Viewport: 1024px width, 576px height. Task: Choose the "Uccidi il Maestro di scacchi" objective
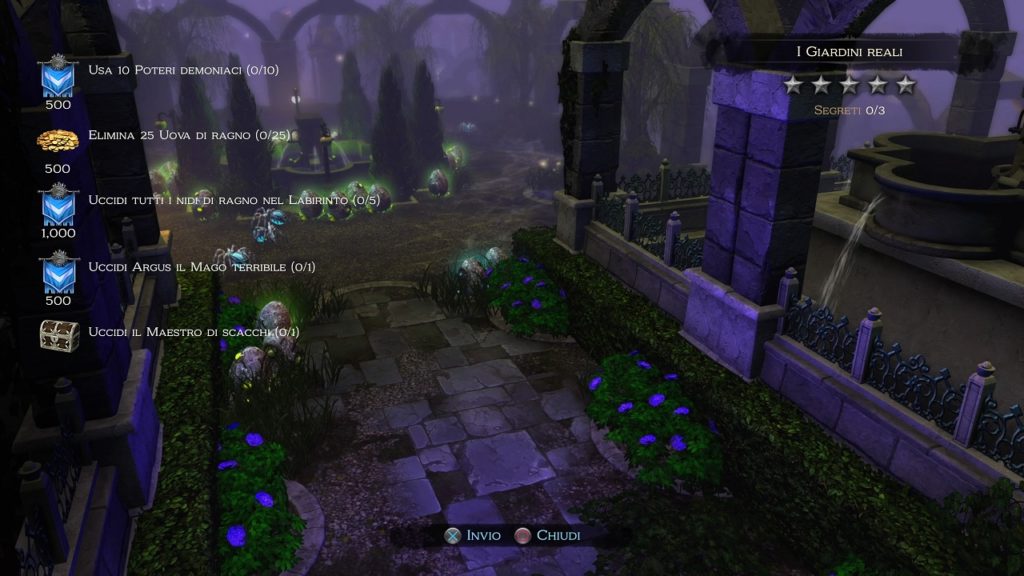(x=193, y=332)
